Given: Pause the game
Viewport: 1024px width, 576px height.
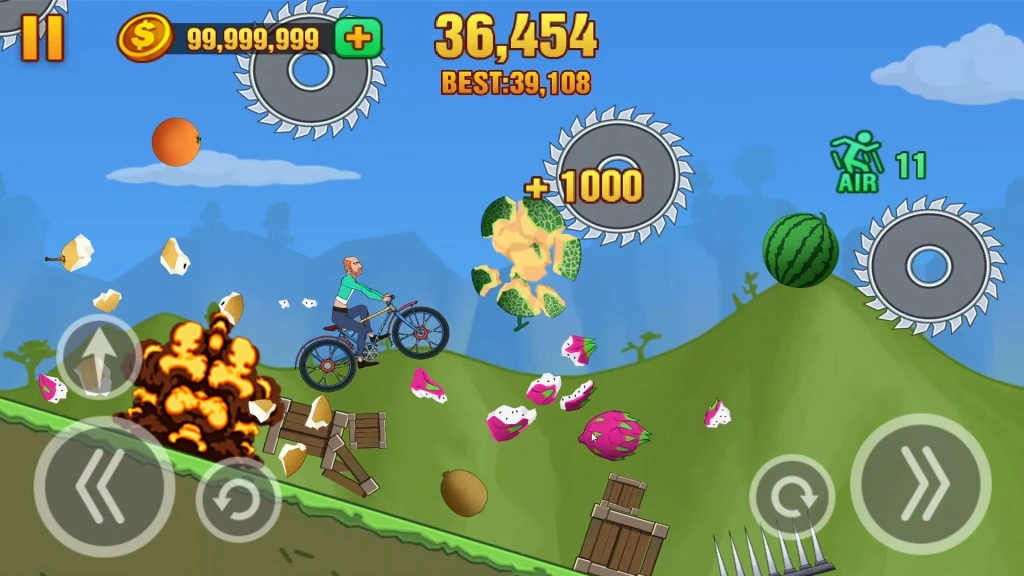Looking at the screenshot, I should tap(42, 37).
